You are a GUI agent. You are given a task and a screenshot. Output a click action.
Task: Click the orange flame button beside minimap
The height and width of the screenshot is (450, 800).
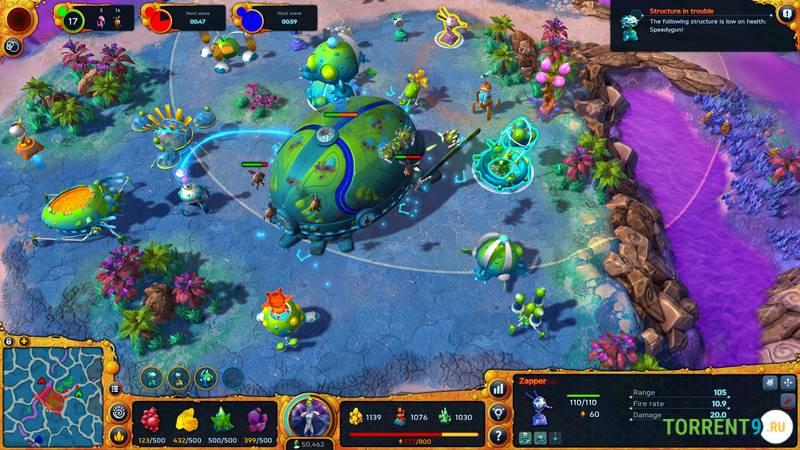coord(119,435)
